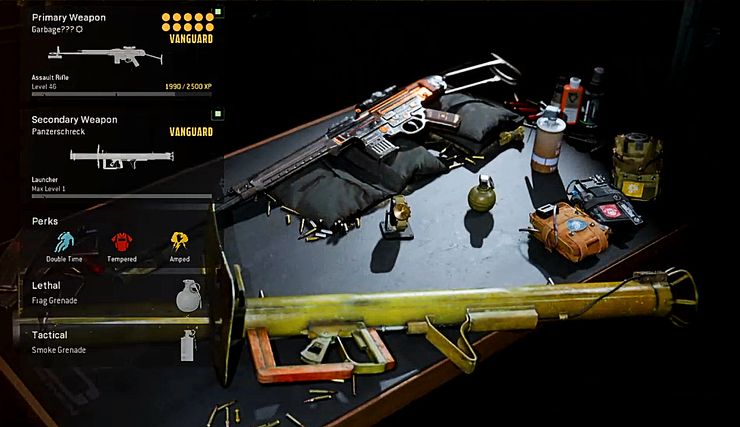
Task: Choose the Double Time perk icon
Action: [x=65, y=242]
